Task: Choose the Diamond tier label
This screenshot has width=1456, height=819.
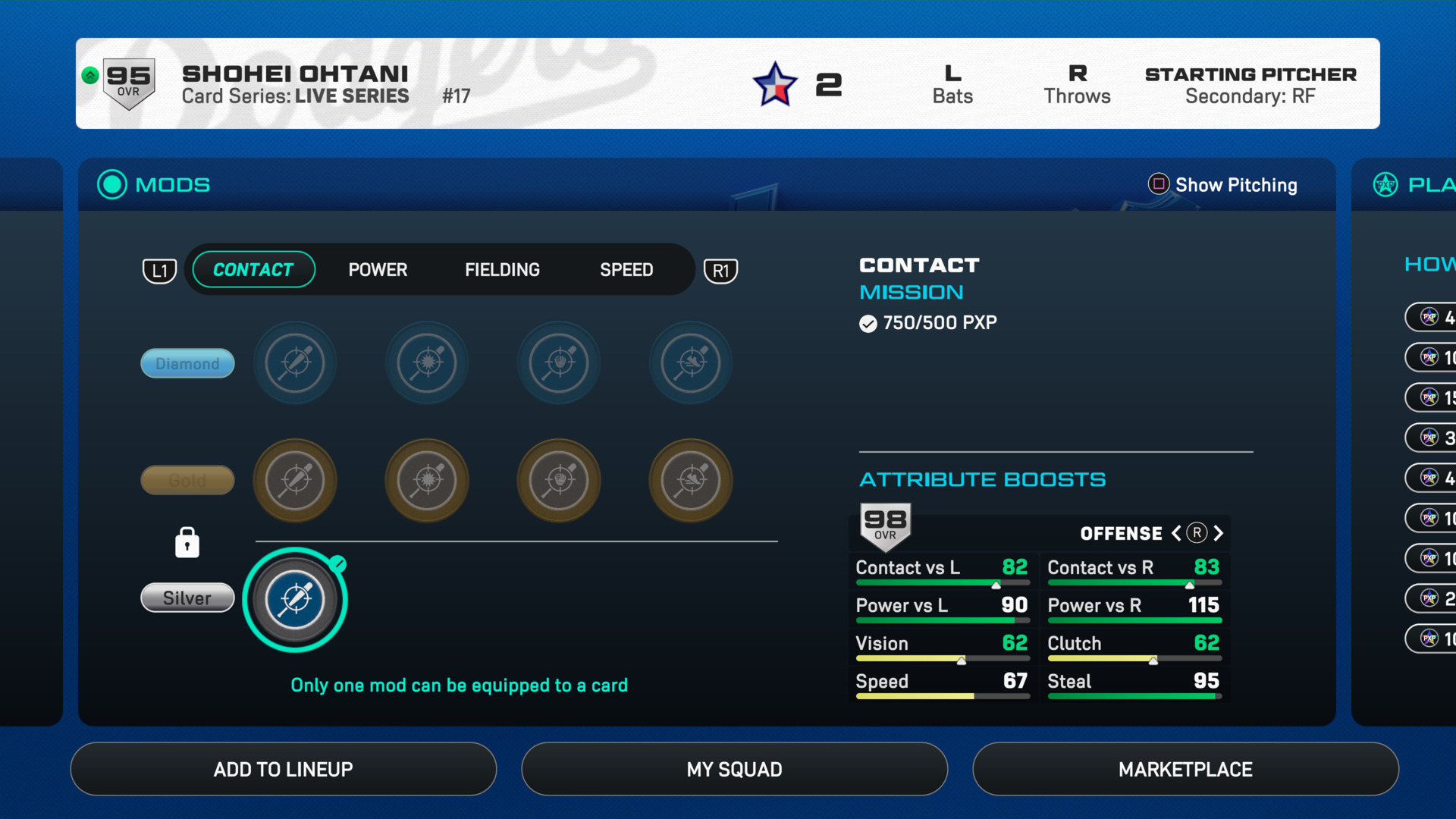Action: pos(187,363)
